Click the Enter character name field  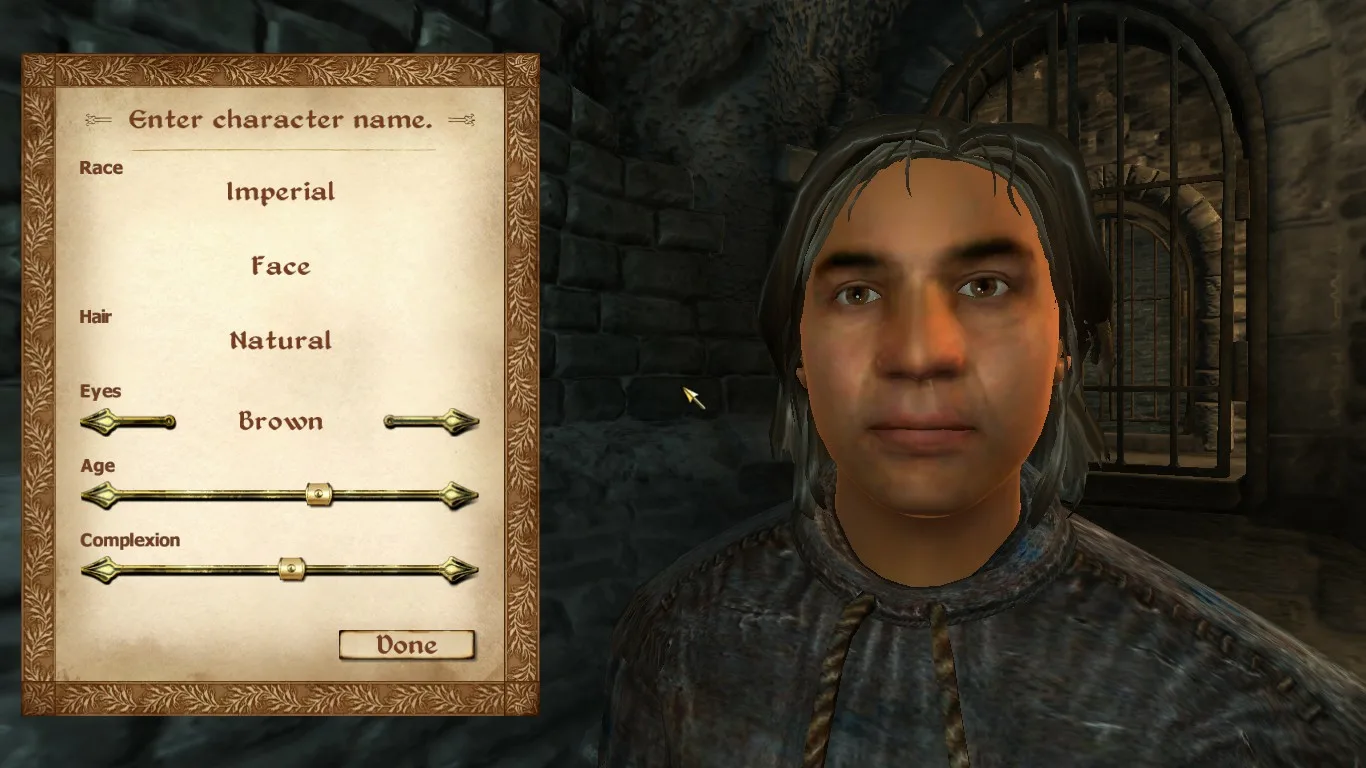click(280, 119)
